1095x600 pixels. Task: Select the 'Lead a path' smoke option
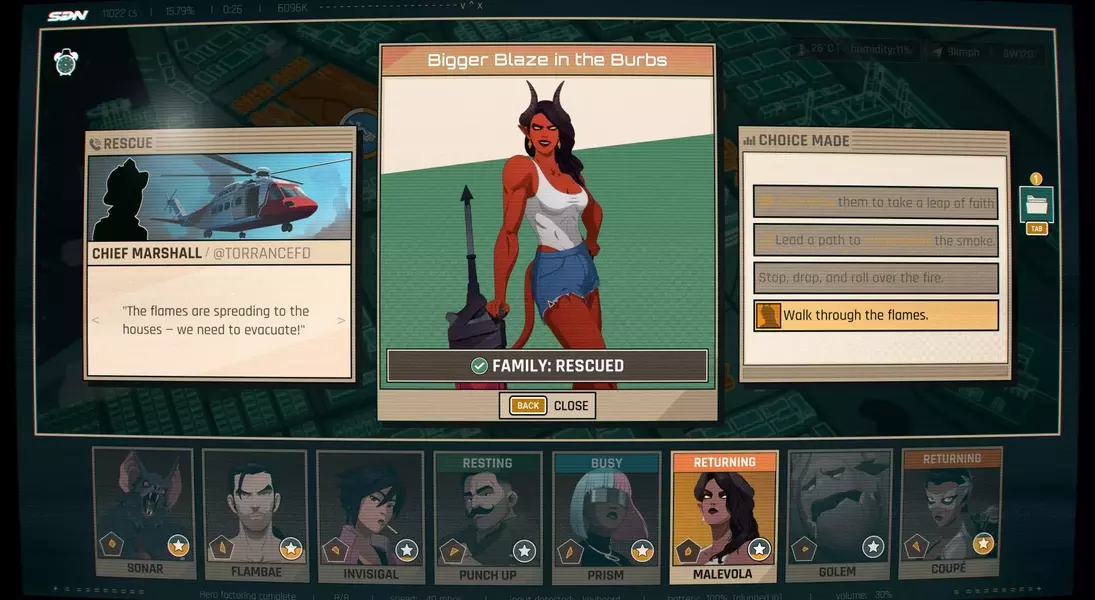[875, 240]
